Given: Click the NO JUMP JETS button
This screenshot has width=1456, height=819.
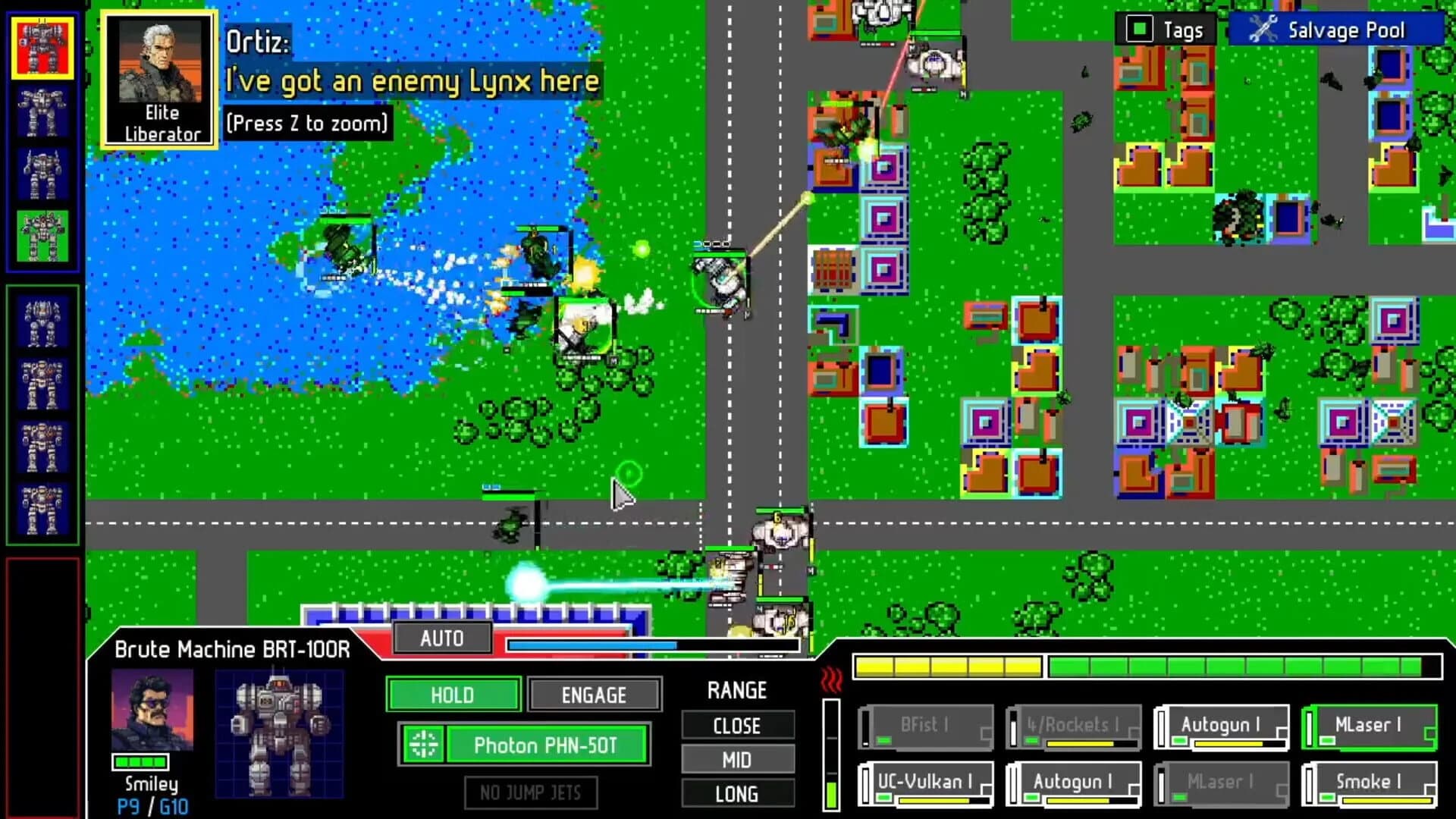Looking at the screenshot, I should pos(531,793).
